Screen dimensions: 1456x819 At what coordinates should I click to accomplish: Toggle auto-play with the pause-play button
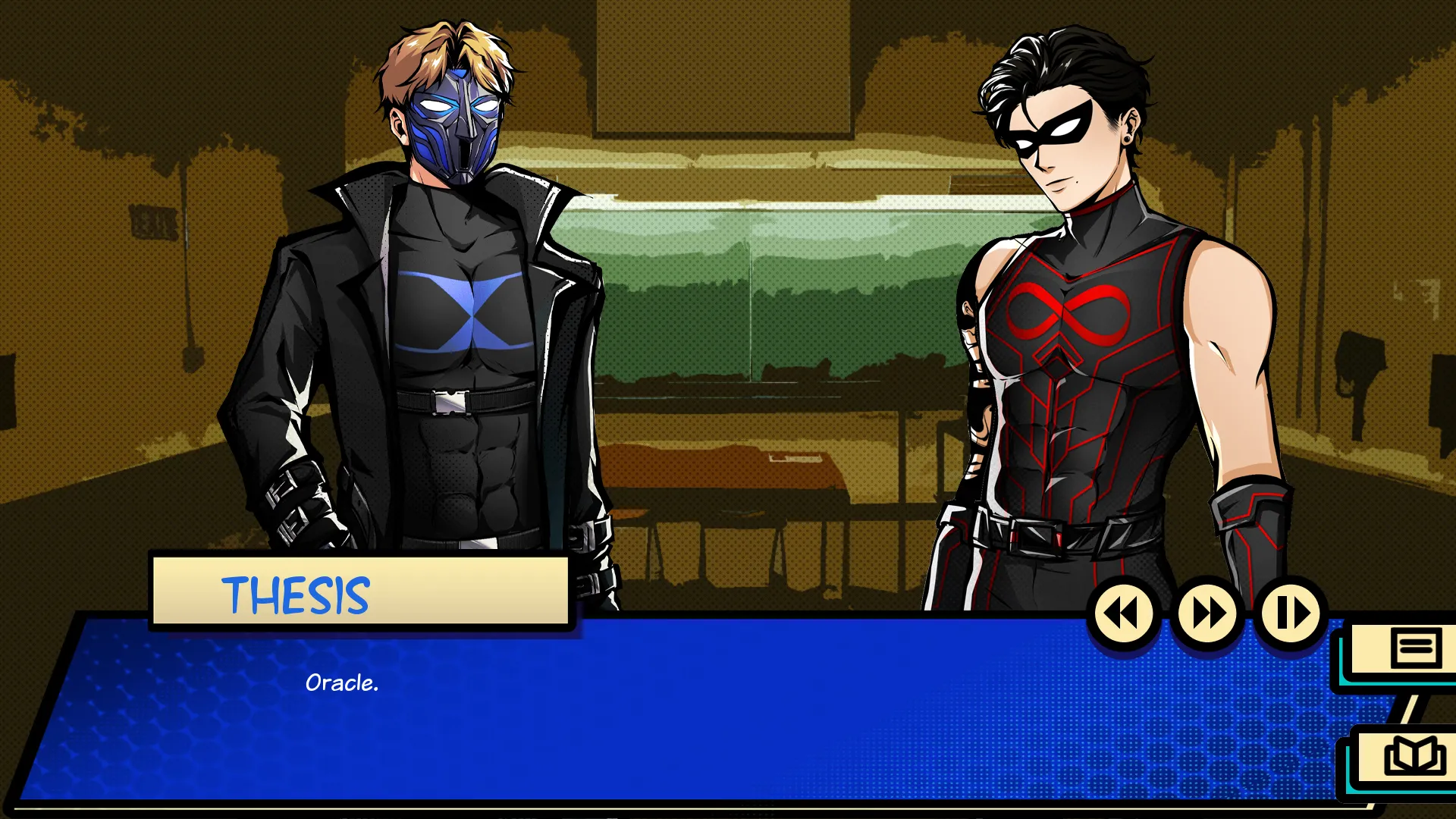(1291, 613)
